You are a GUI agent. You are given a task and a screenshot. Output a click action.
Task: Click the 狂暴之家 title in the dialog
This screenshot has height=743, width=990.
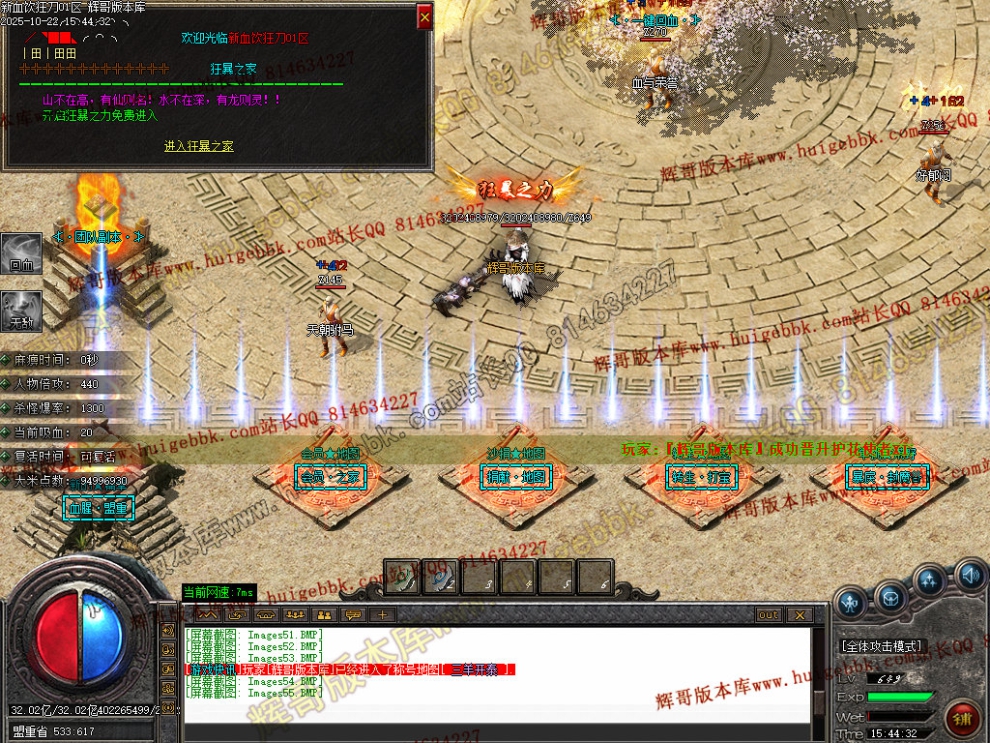tap(234, 69)
